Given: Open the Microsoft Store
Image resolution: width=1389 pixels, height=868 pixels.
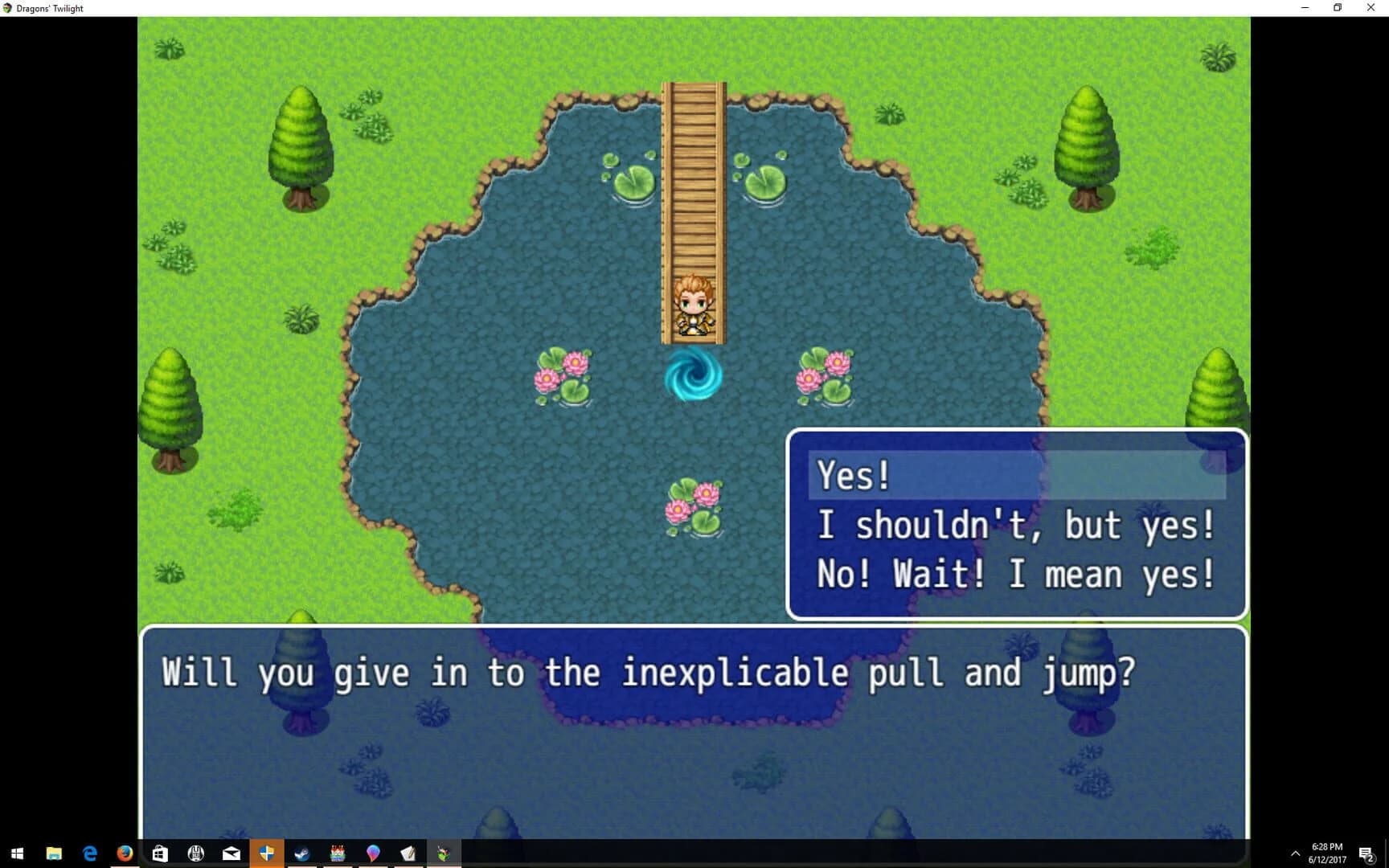Looking at the screenshot, I should click(x=160, y=854).
